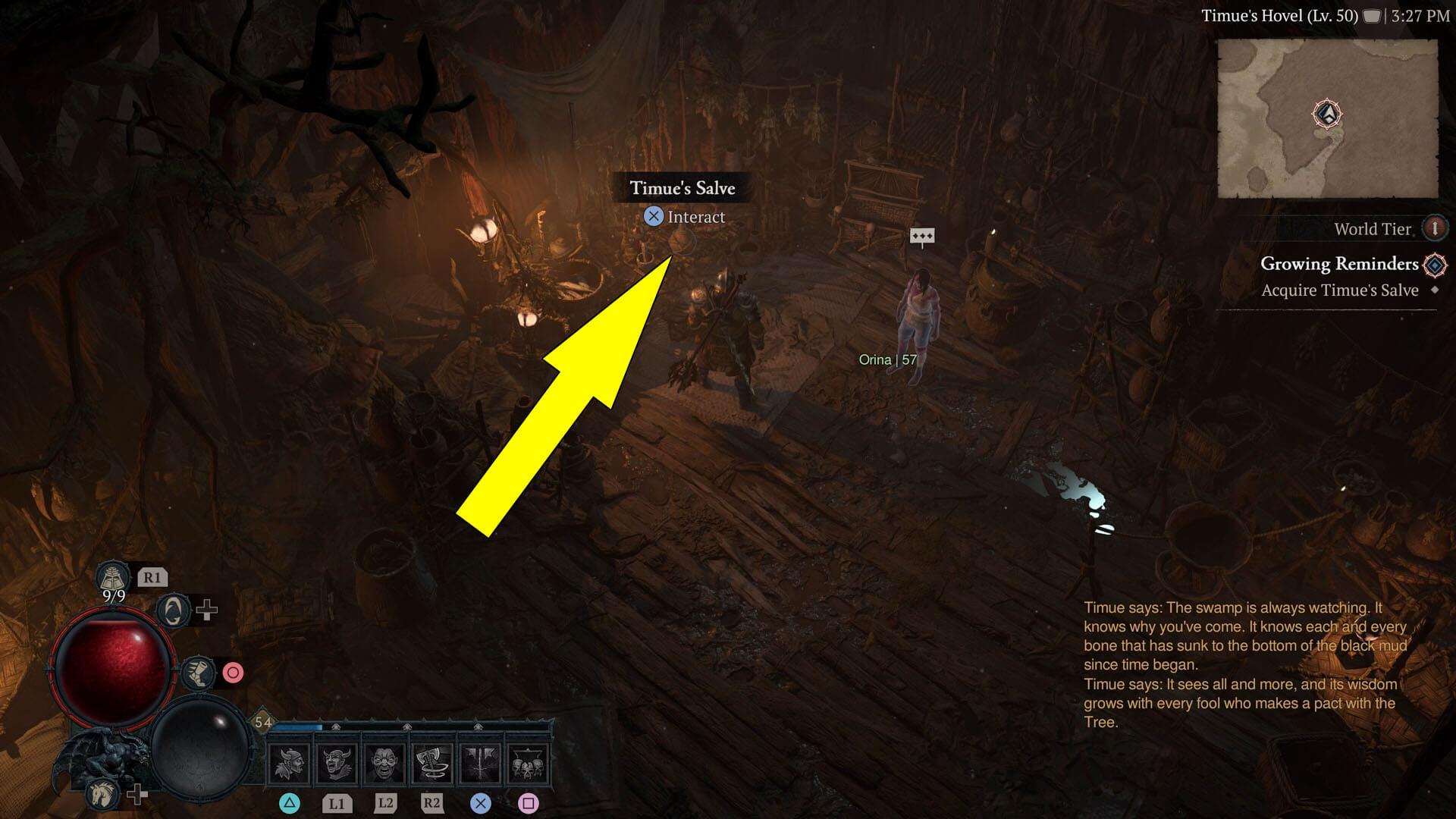Toggle the upgrade chevron above the axe skill
The height and width of the screenshot is (819, 1456).
pos(406,726)
